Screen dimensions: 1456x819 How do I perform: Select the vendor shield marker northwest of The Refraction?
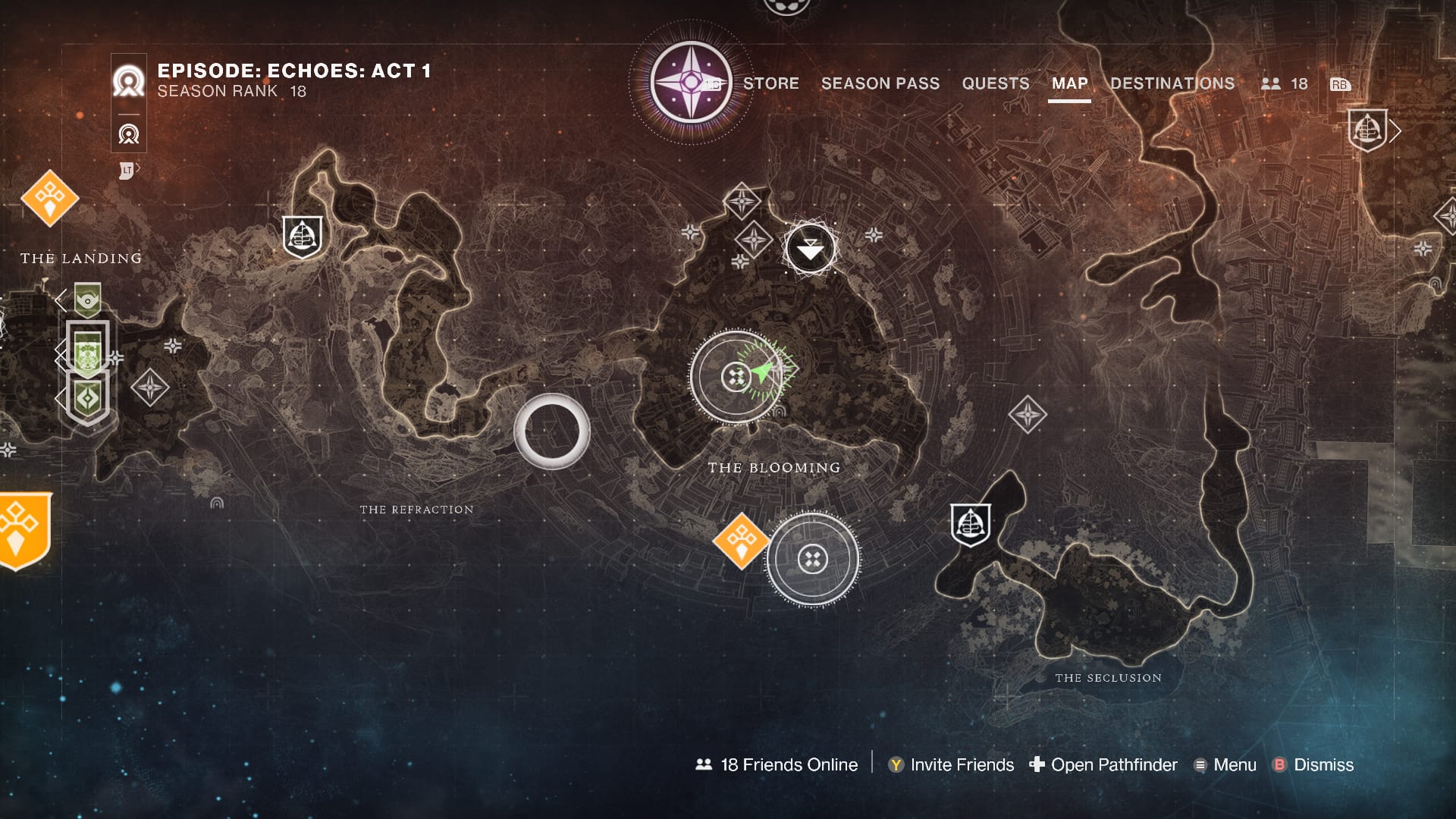coord(302,237)
